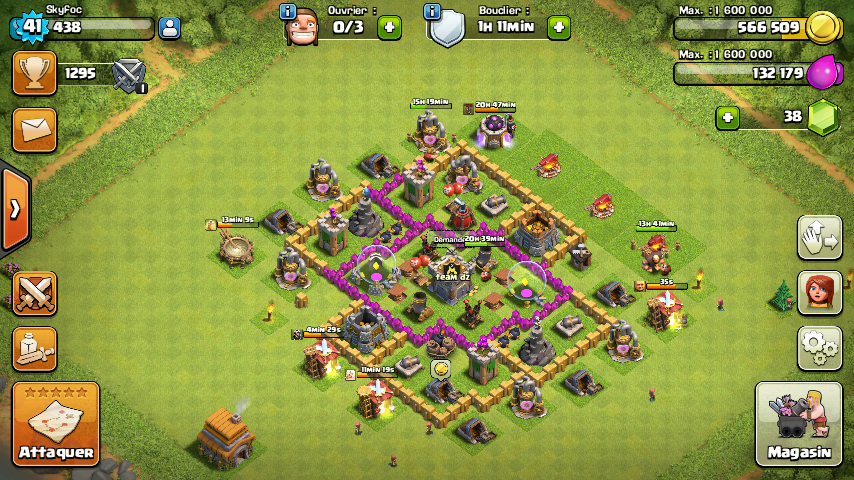Click the red-haired villager portrait button
This screenshot has width=854, height=480.
coord(819,292)
